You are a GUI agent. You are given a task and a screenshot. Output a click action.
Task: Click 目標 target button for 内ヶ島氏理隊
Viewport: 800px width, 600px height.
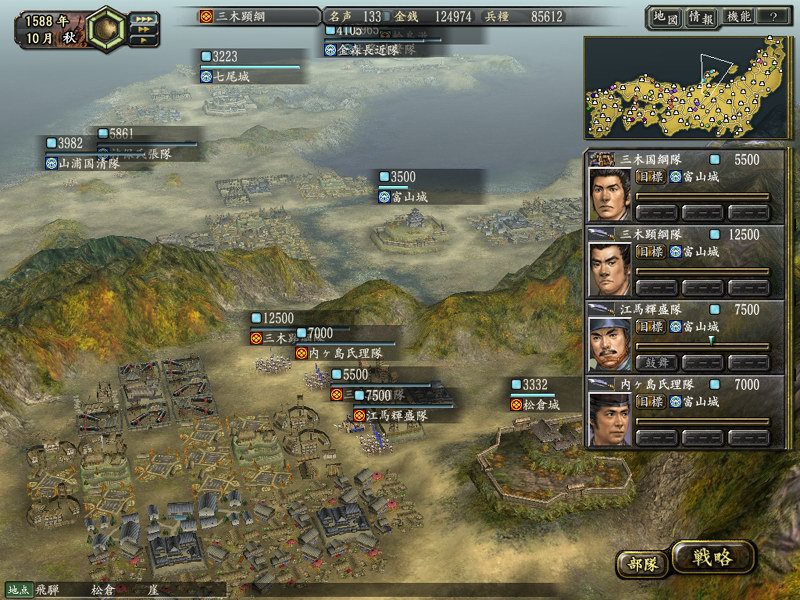click(x=650, y=401)
